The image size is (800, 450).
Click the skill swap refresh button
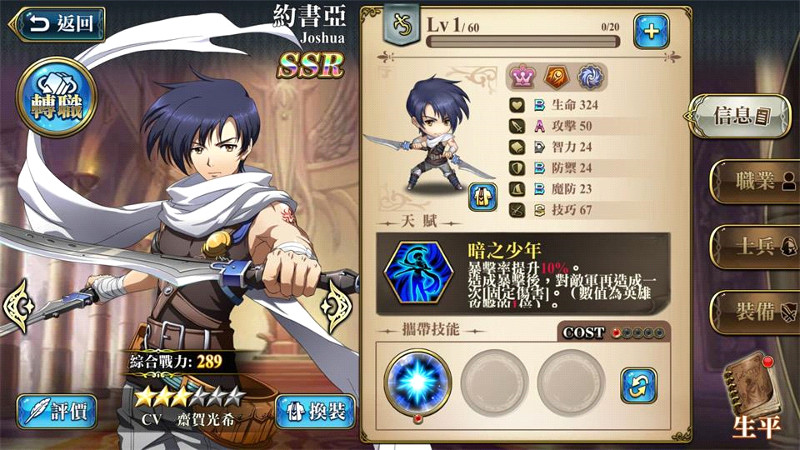[638, 384]
